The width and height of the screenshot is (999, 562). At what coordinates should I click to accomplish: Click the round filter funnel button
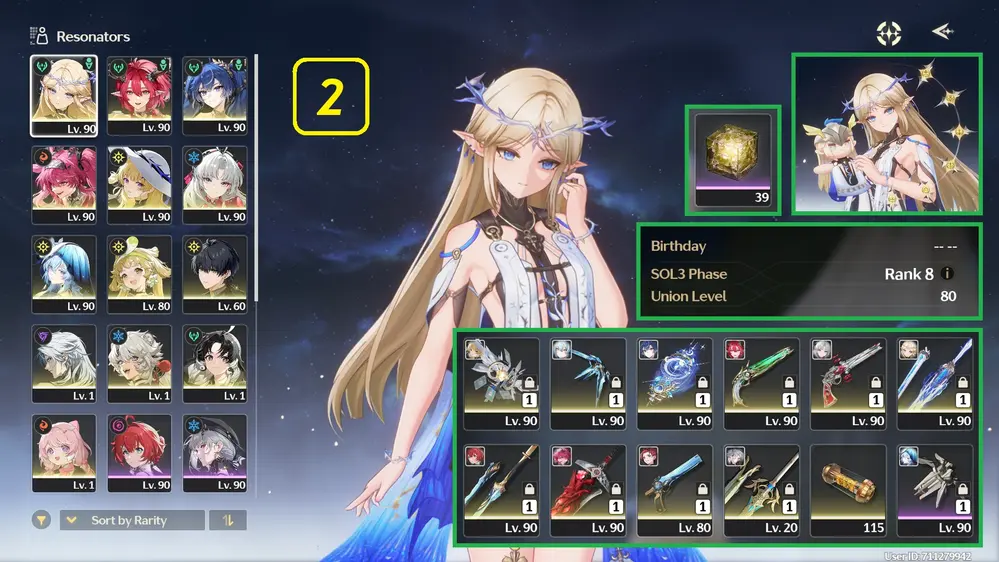[x=42, y=521]
